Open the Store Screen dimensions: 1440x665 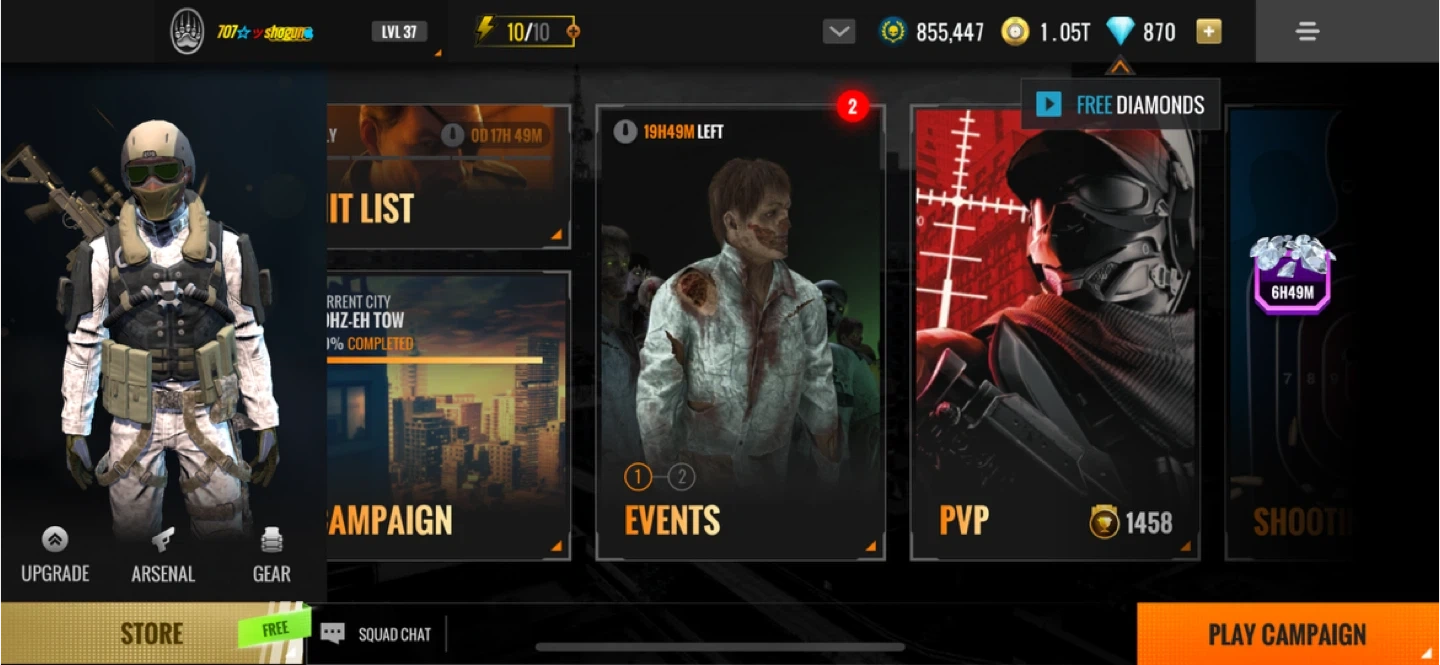pos(152,634)
